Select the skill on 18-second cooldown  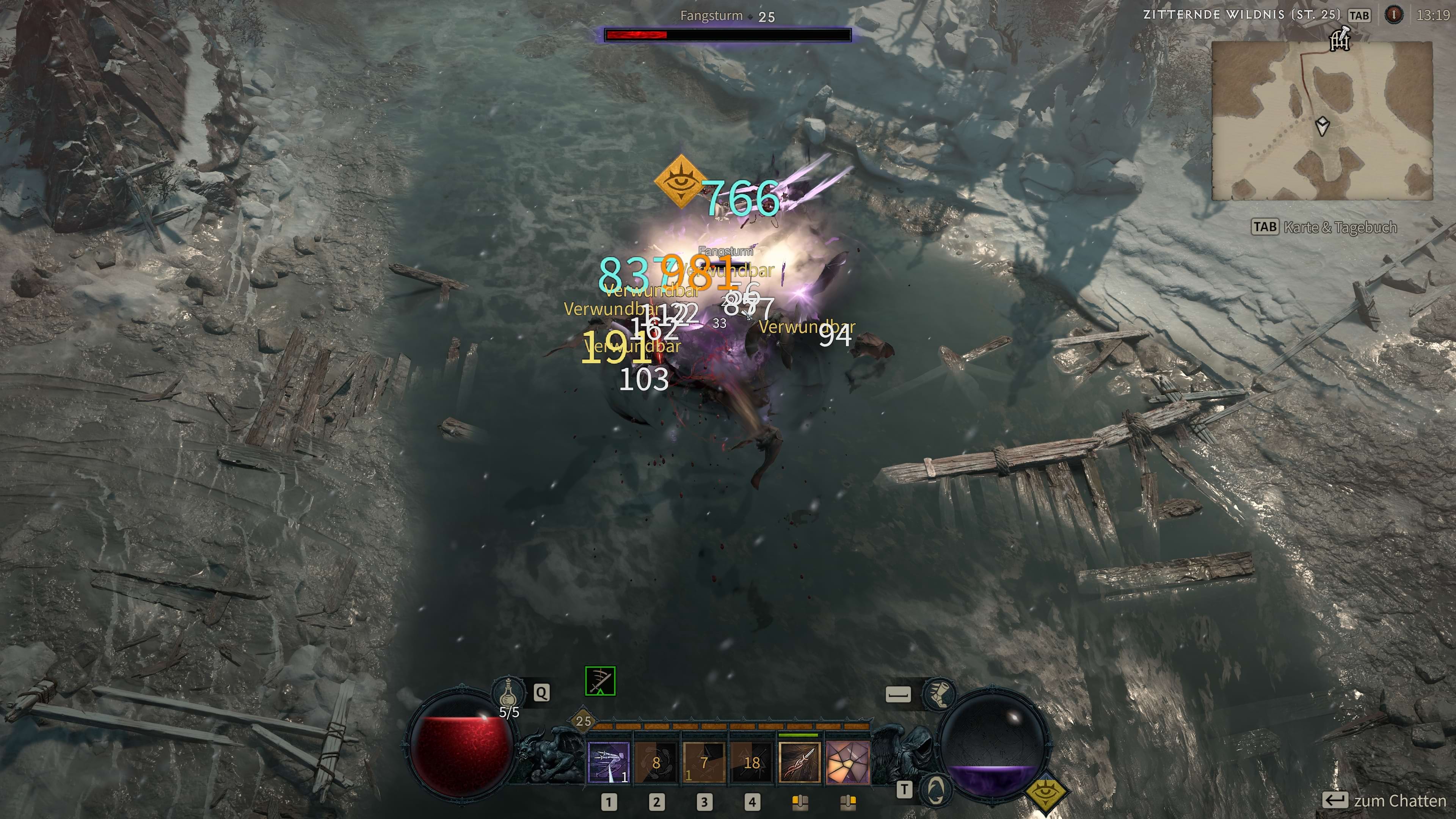point(751,763)
